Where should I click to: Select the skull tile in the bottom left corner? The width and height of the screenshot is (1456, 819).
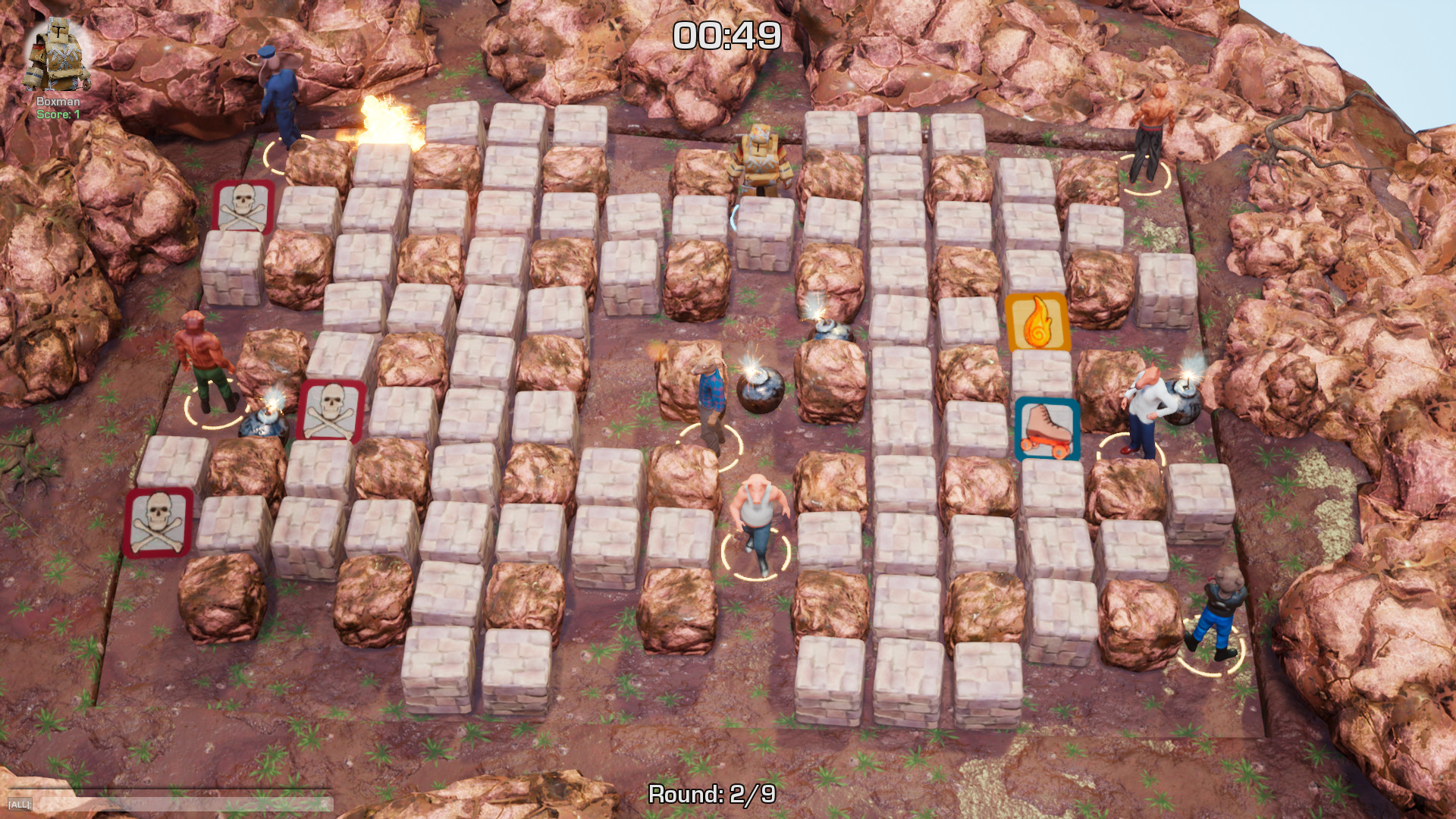[x=155, y=521]
